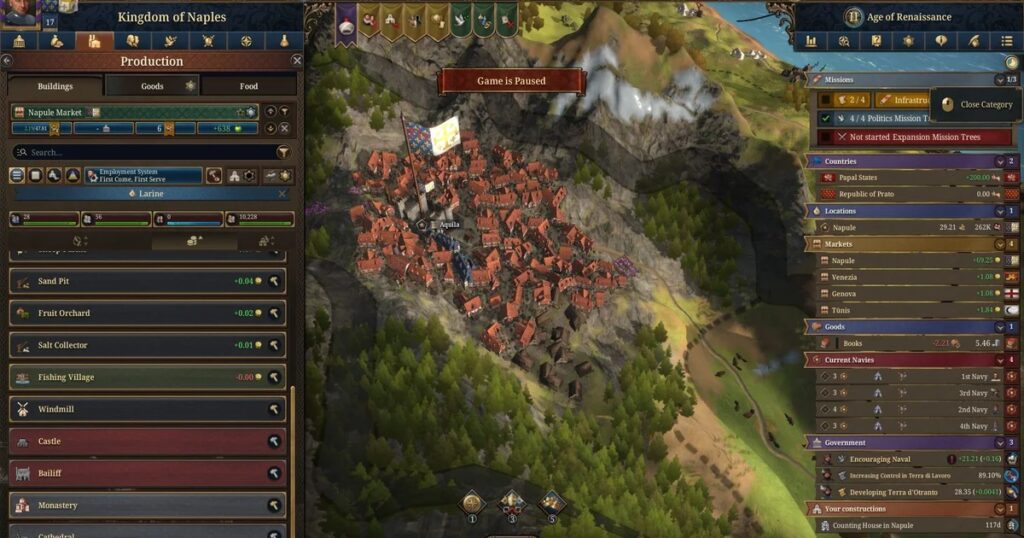Image resolution: width=1024 pixels, height=538 pixels.
Task: Open the Food tab
Action: [248, 86]
